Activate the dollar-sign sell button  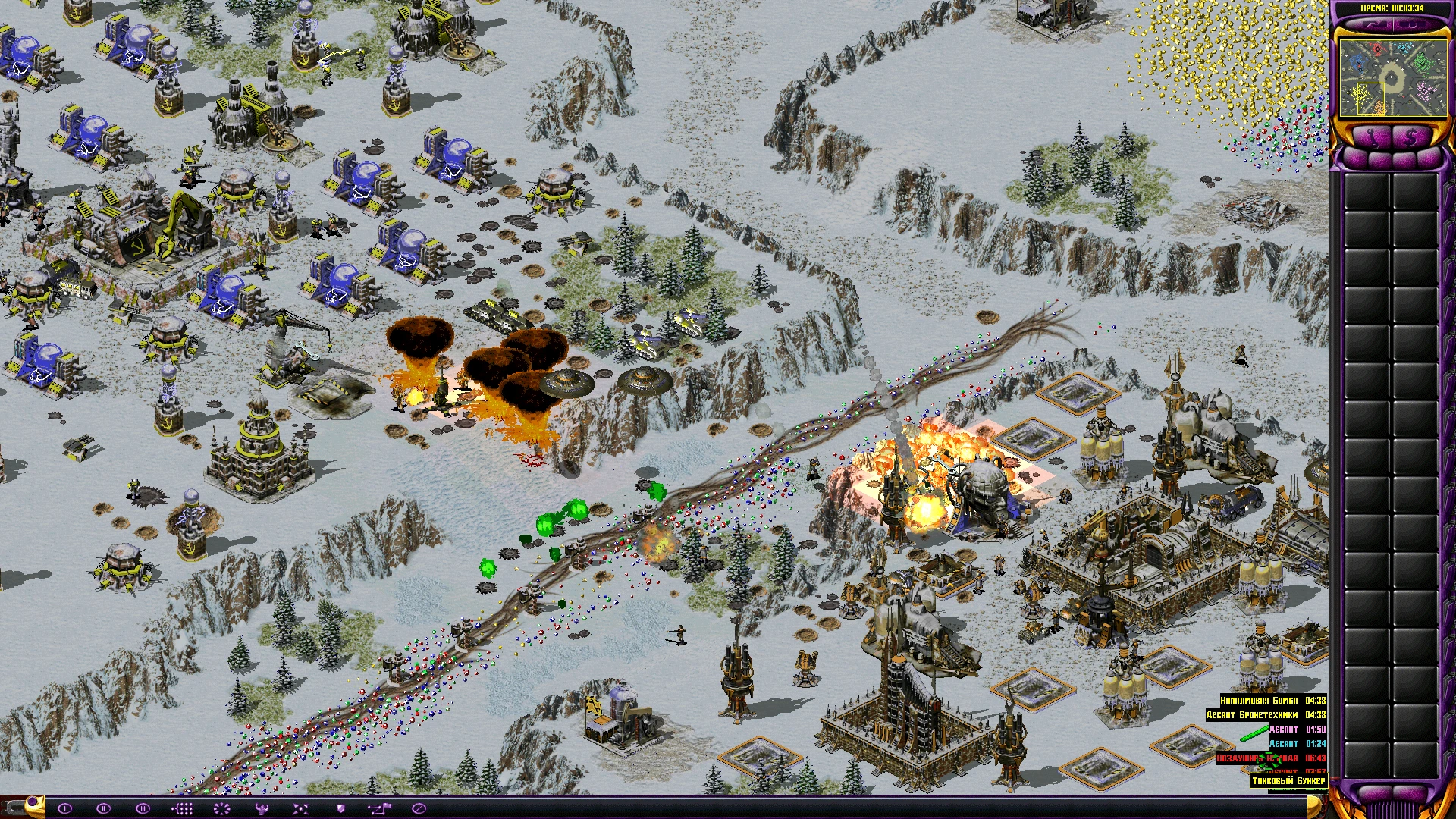[x=1411, y=138]
